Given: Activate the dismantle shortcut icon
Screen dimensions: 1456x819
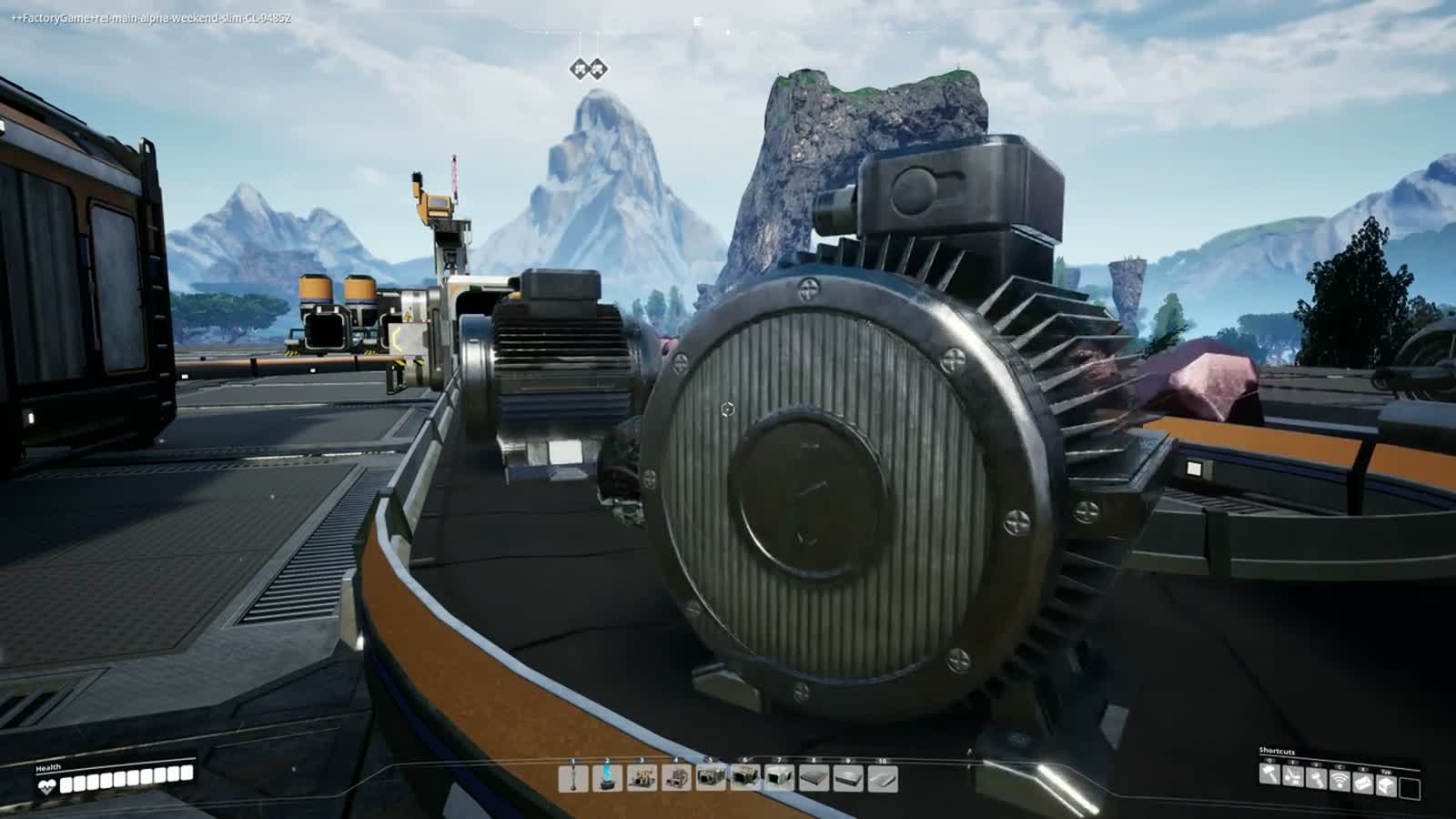Looking at the screenshot, I should (1293, 778).
